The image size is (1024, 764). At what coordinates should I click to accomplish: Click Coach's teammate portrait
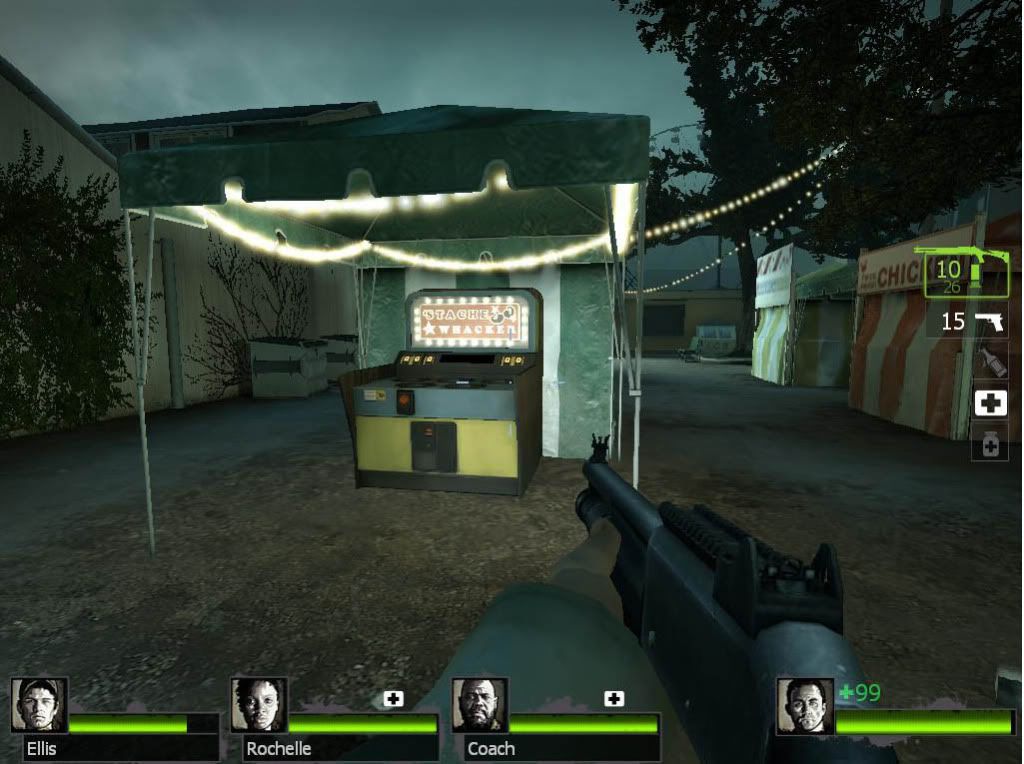tap(479, 705)
